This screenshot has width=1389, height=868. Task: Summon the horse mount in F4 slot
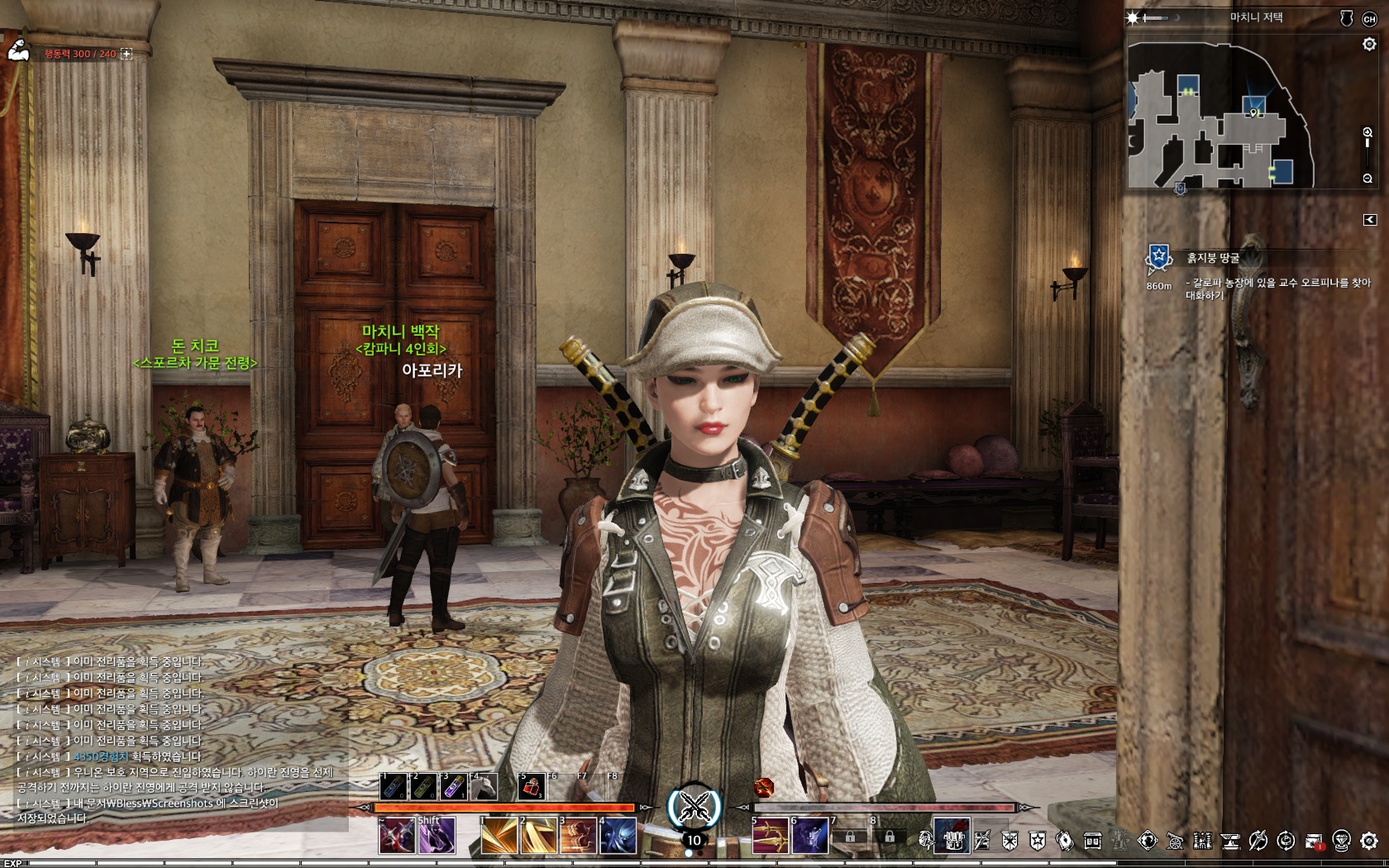(483, 787)
